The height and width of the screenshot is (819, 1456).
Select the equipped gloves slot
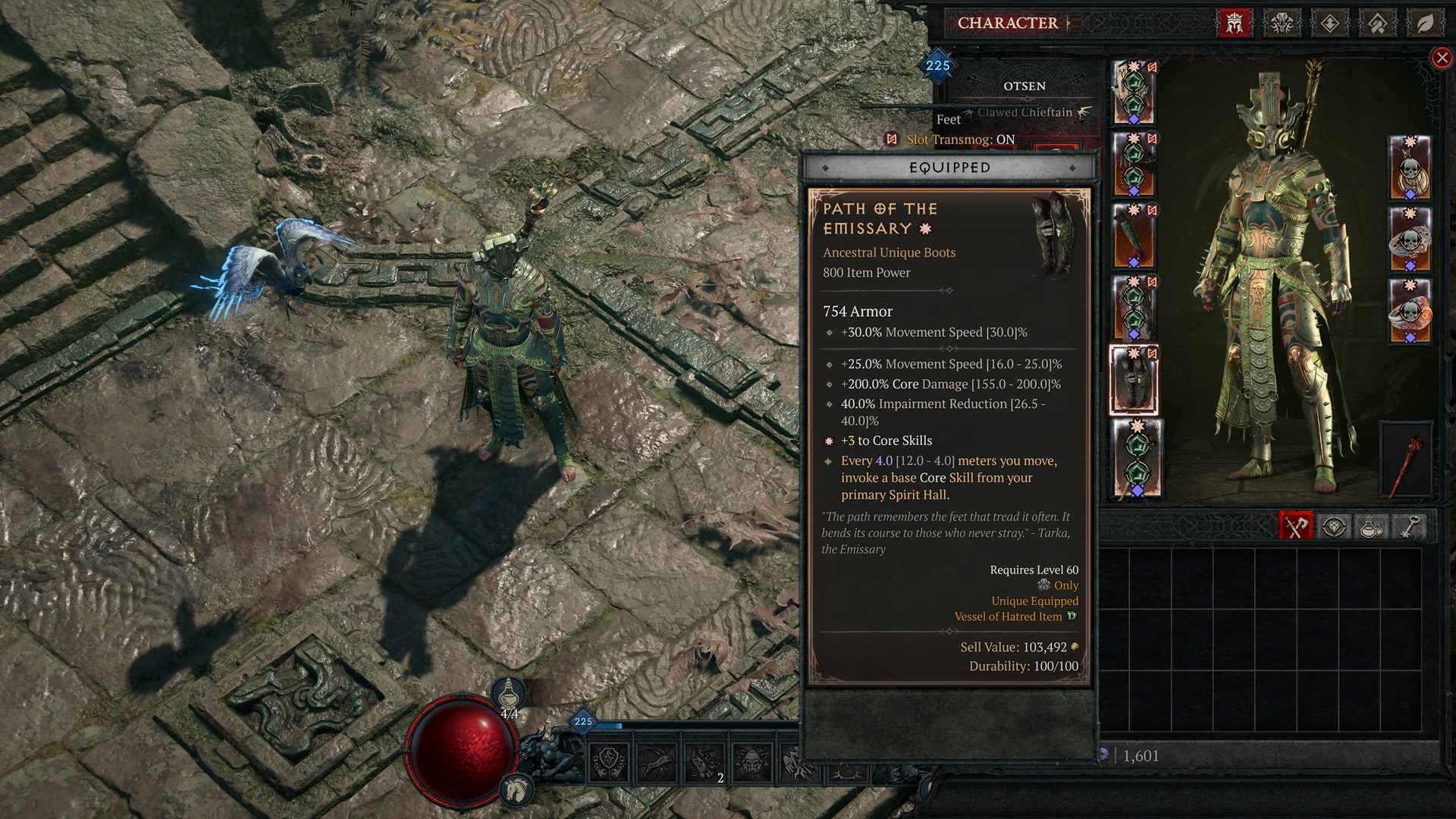(x=1134, y=237)
